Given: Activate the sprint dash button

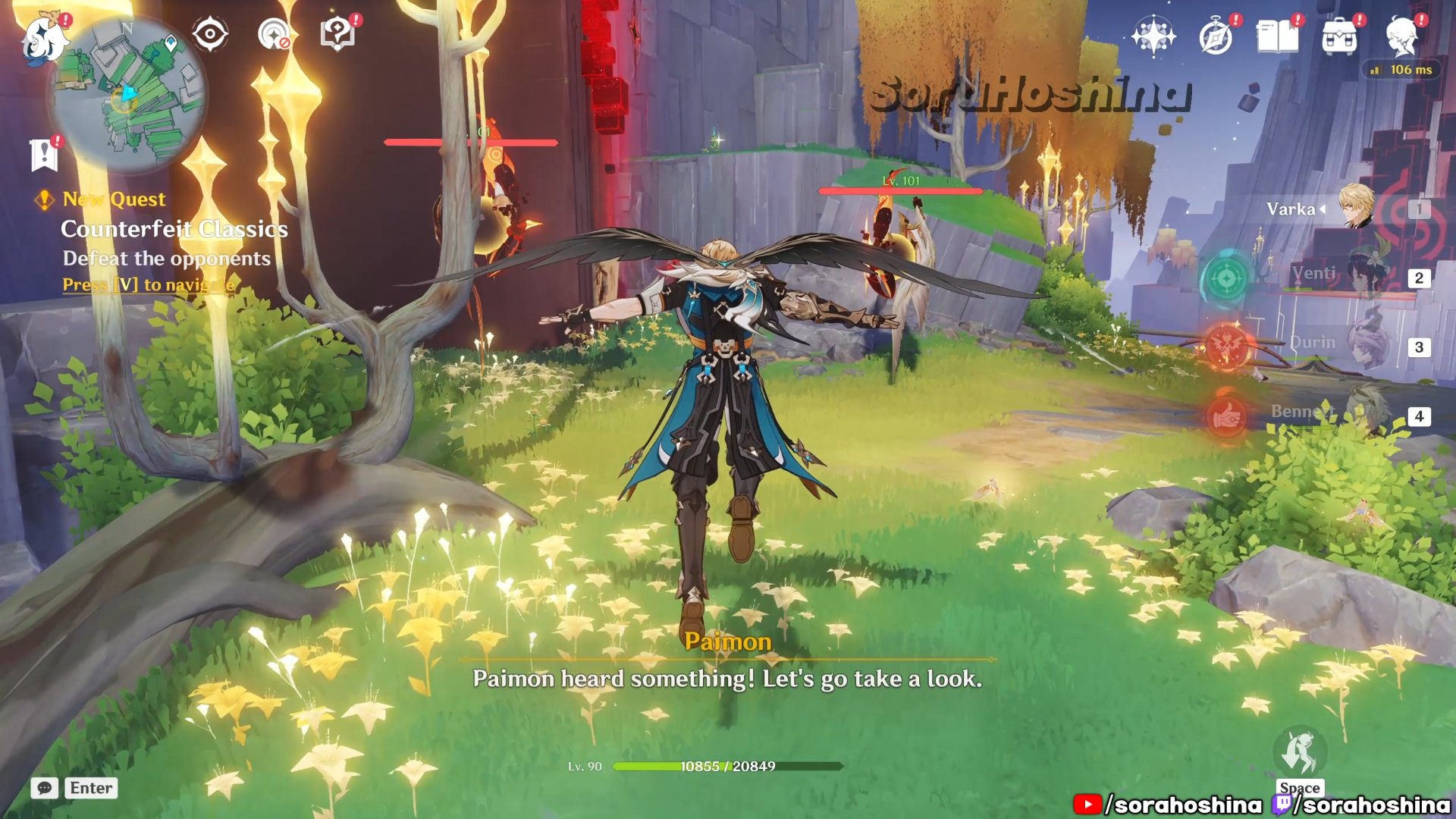Looking at the screenshot, I should (x=1300, y=752).
